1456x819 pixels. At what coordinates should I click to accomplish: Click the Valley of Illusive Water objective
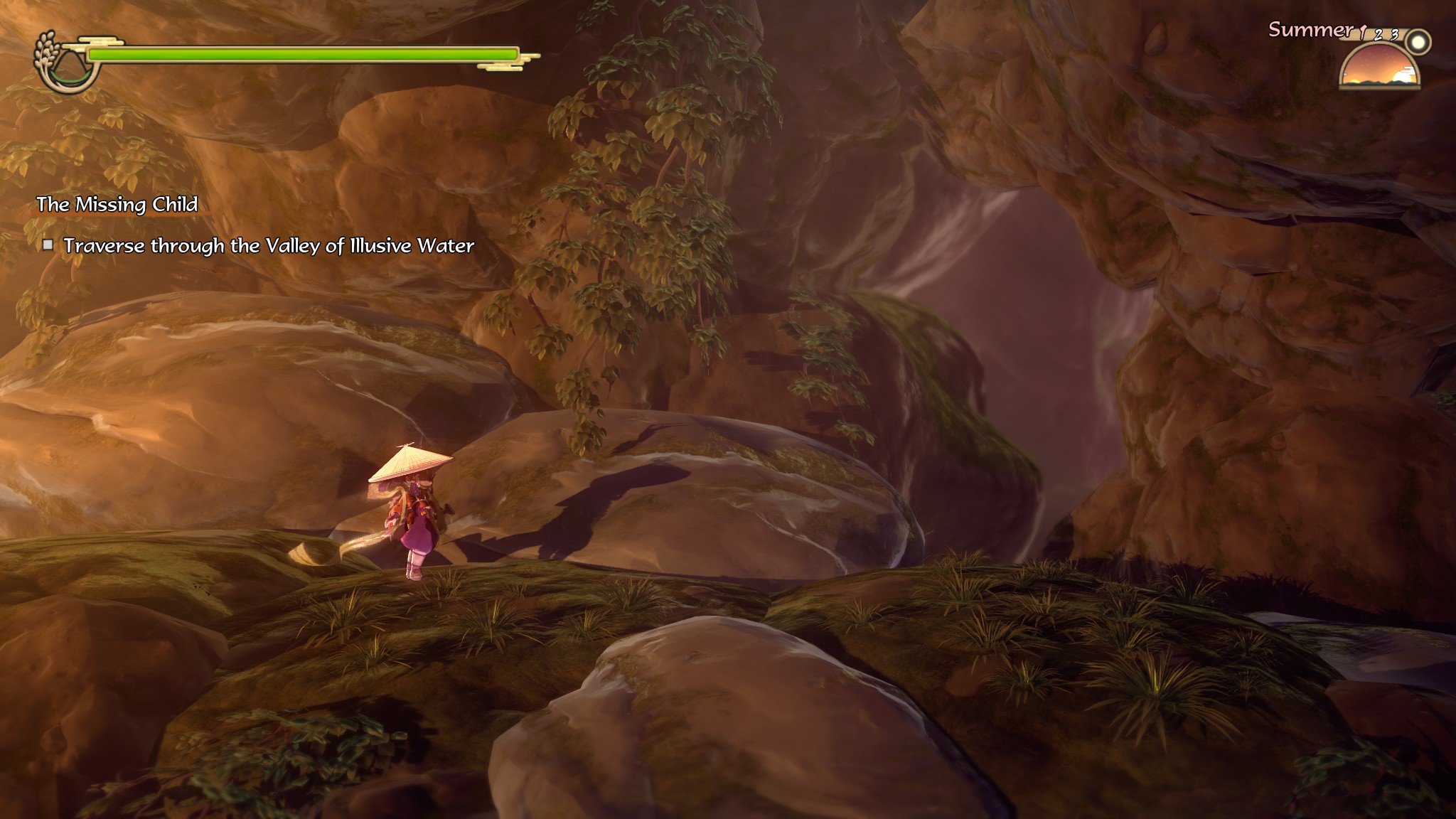(269, 246)
